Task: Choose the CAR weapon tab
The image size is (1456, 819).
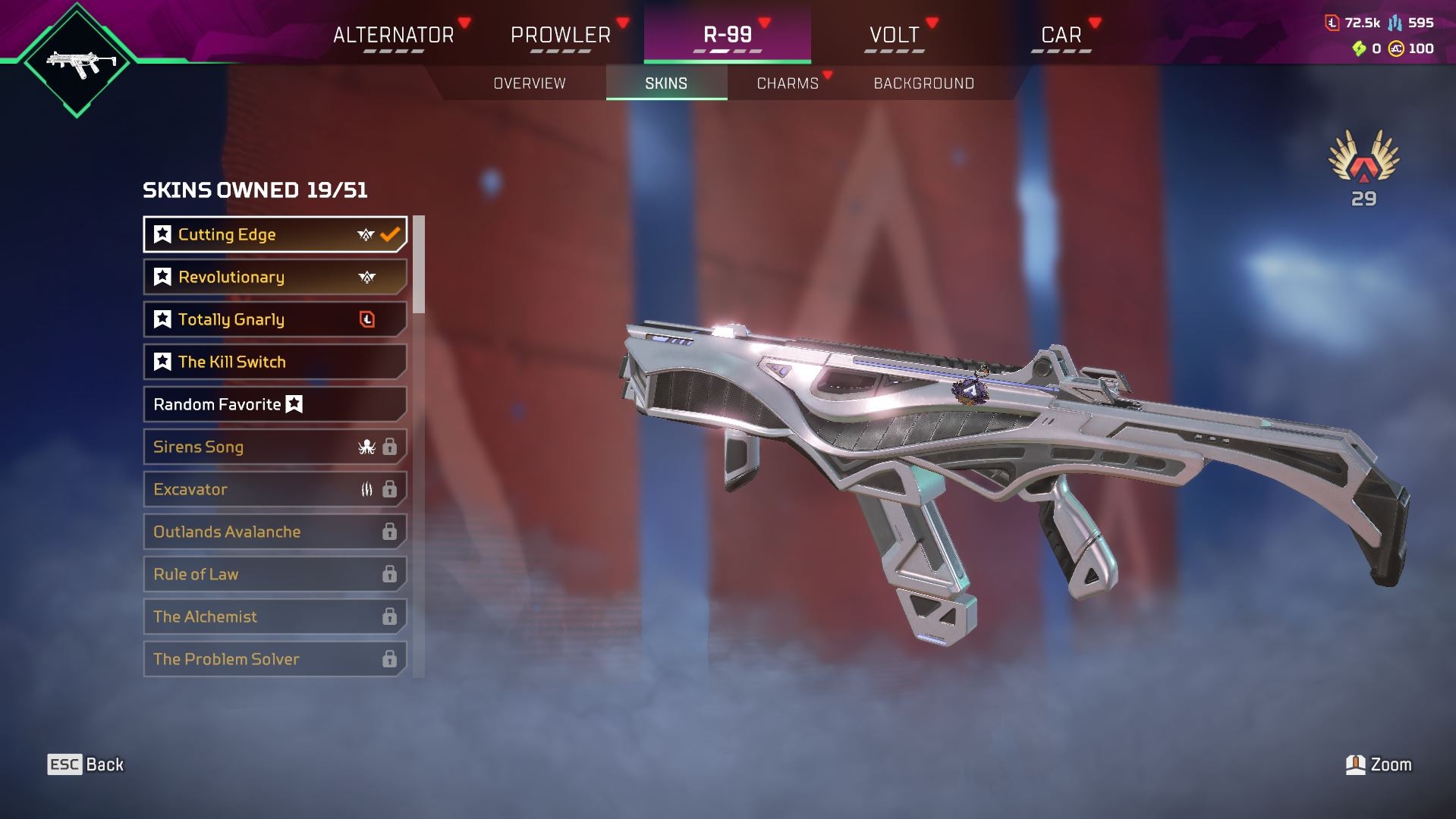Action: [x=1061, y=35]
